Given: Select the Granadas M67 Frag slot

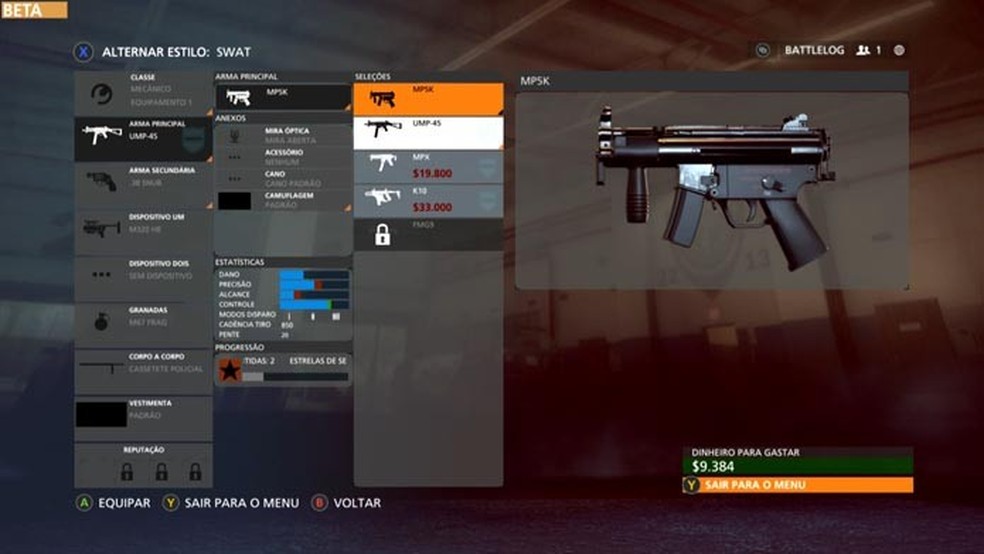Looking at the screenshot, I should point(143,322).
